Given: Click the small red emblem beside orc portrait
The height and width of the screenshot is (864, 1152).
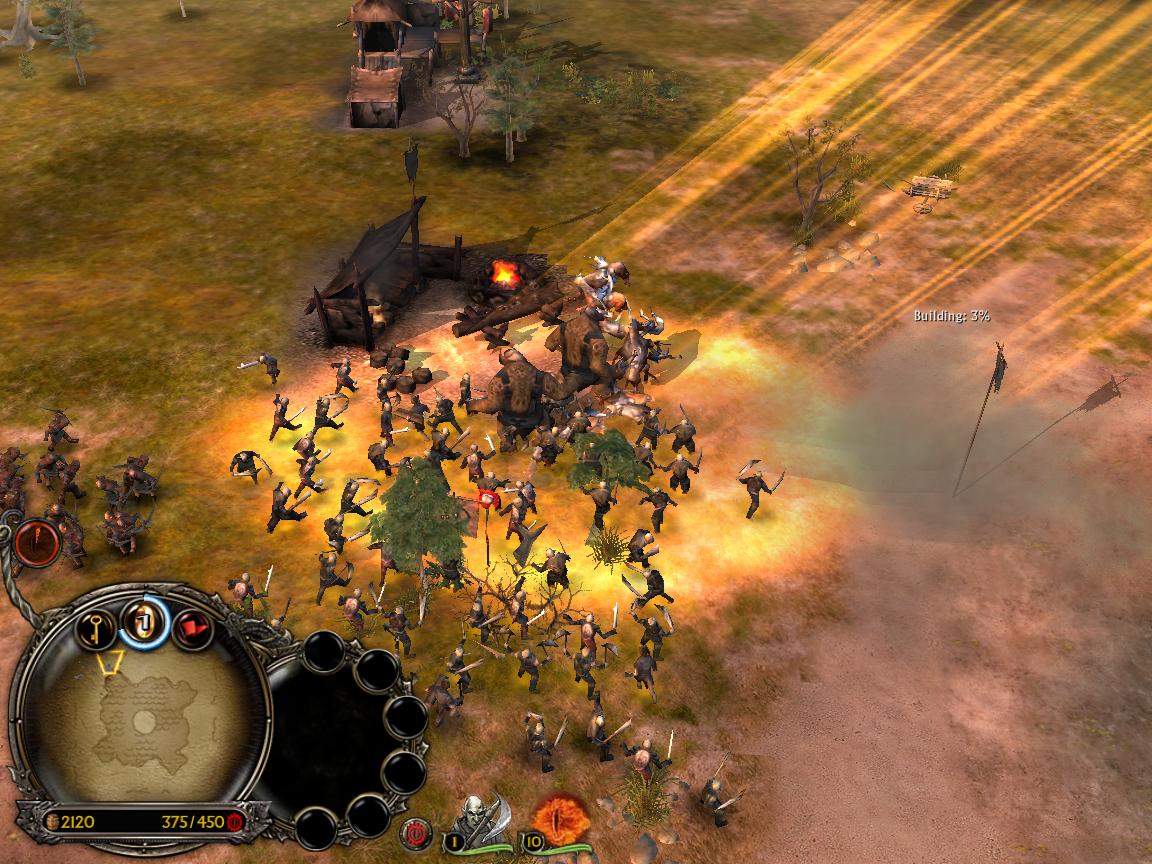Looking at the screenshot, I should (x=415, y=832).
